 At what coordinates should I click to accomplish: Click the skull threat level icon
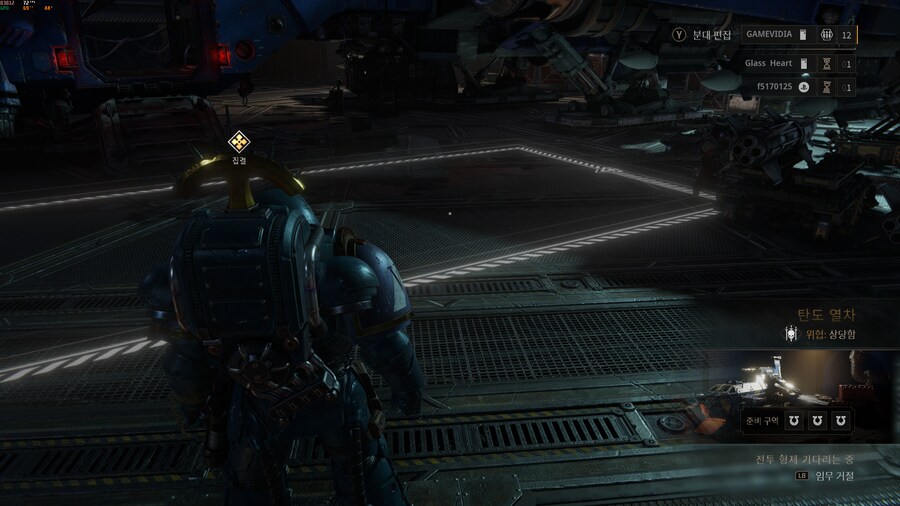tap(791, 335)
